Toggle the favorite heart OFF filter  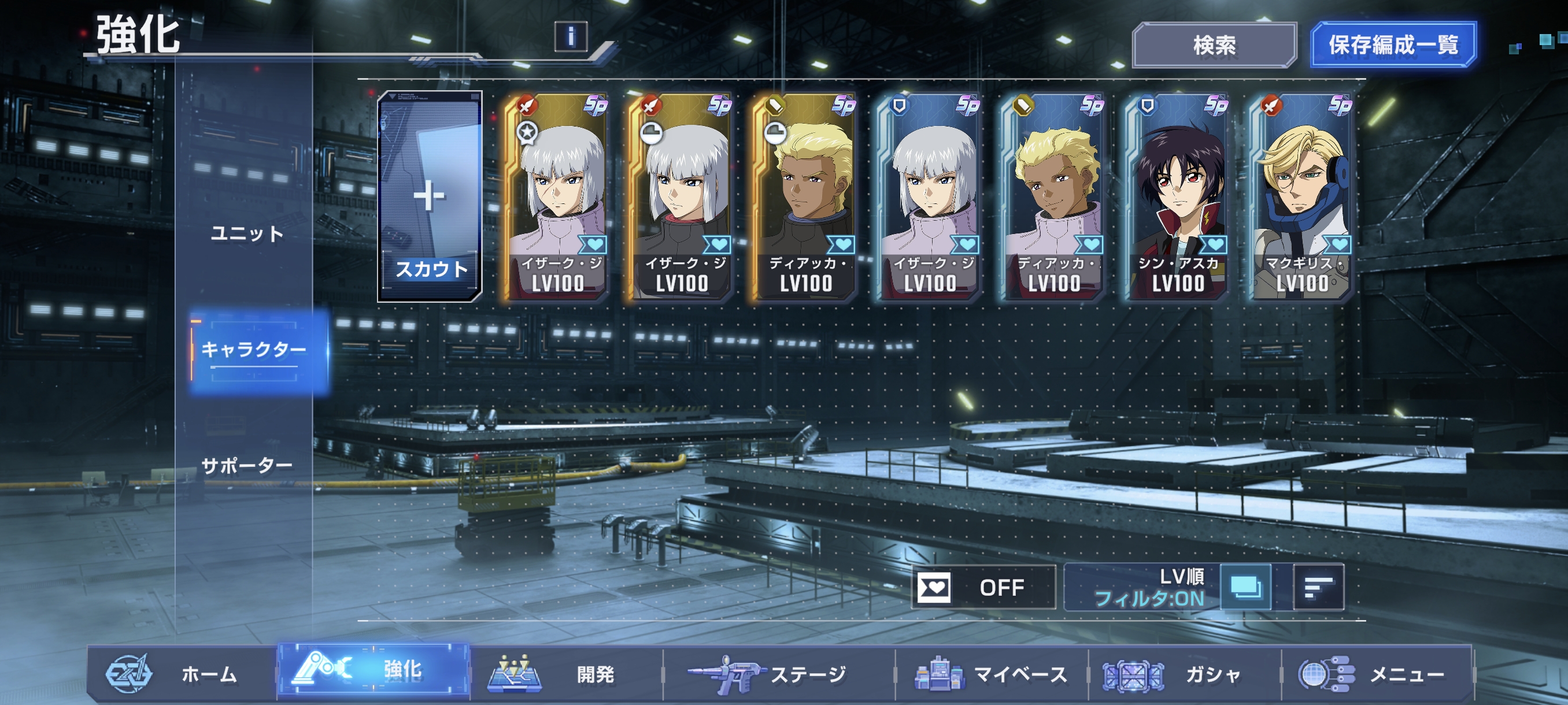click(x=983, y=587)
